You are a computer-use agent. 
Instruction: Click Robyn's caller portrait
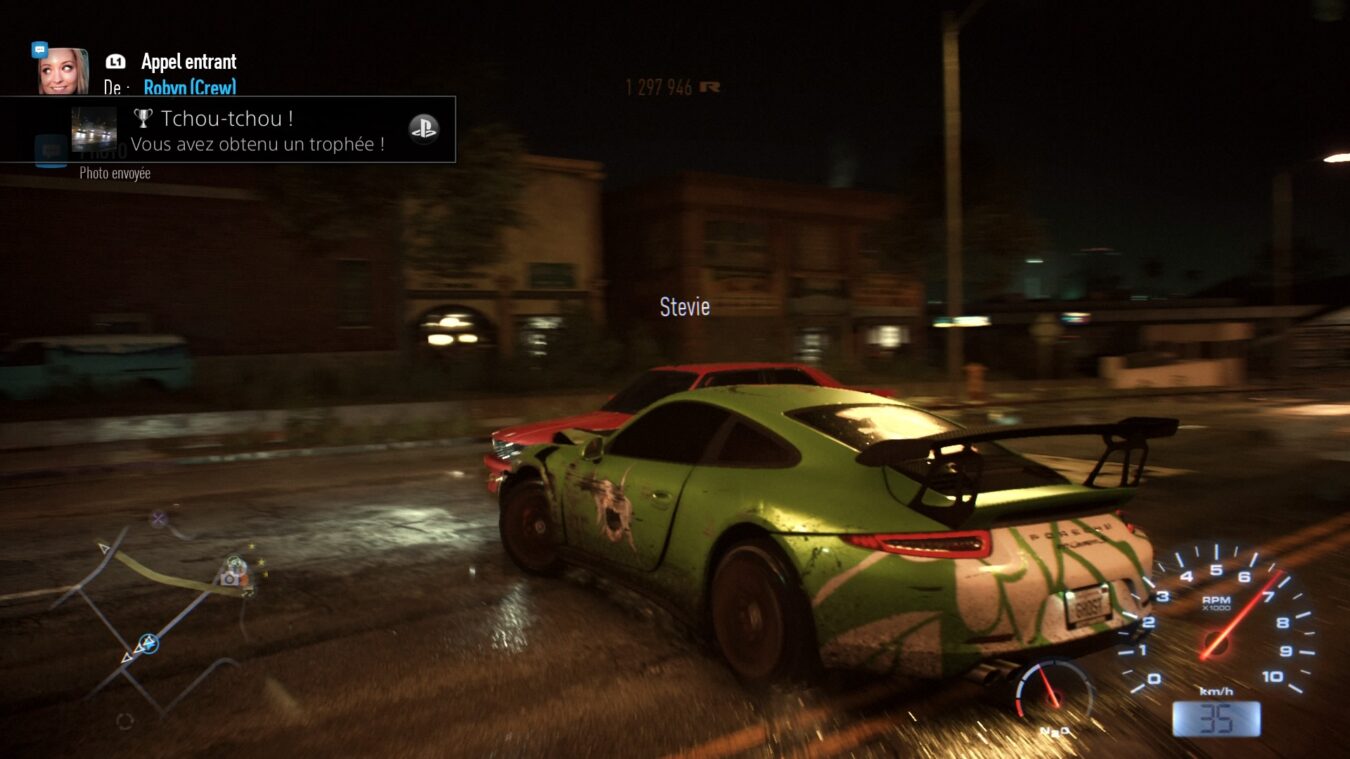click(63, 71)
